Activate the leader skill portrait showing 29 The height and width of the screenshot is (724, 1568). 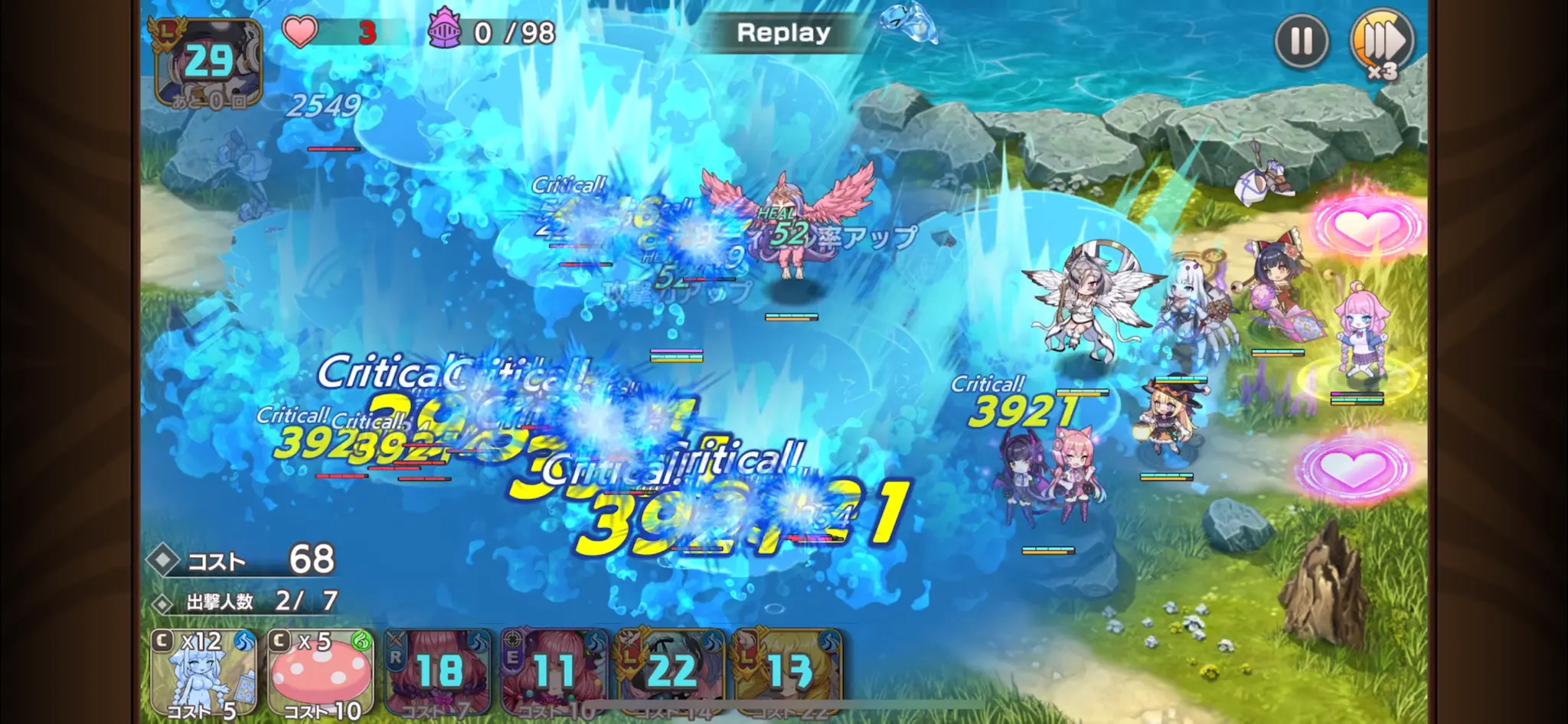pyautogui.click(x=209, y=62)
